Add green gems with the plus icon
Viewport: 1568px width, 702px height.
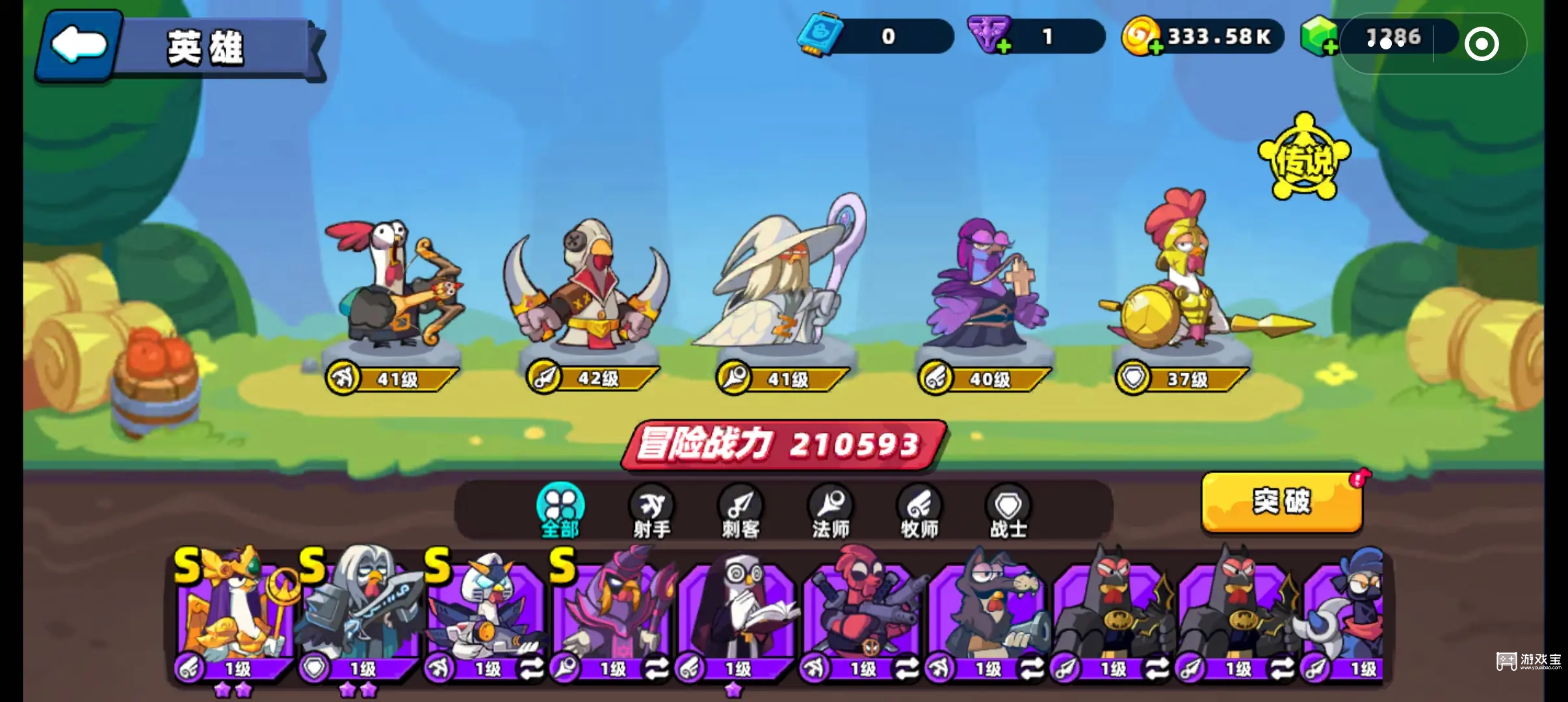point(1329,47)
